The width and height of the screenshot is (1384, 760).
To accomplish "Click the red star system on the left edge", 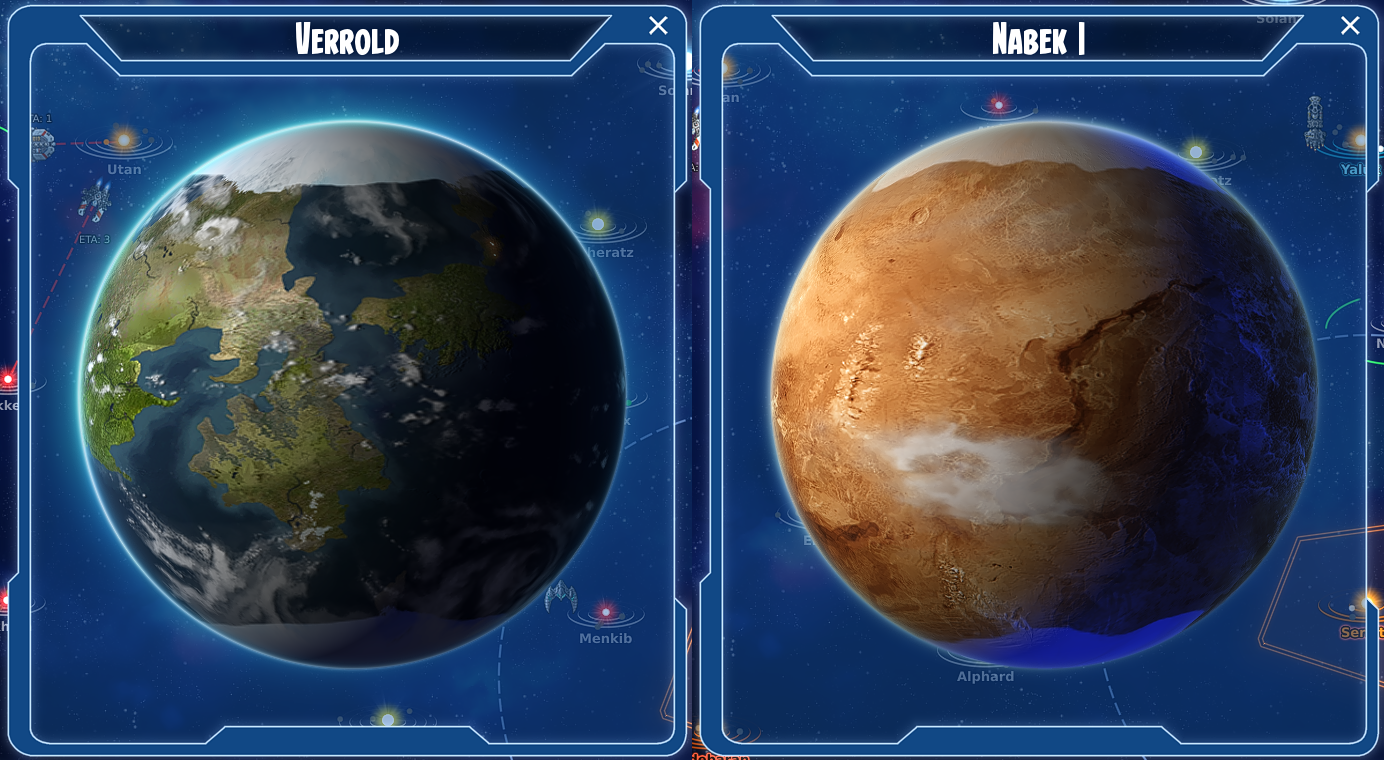I will click(8, 378).
